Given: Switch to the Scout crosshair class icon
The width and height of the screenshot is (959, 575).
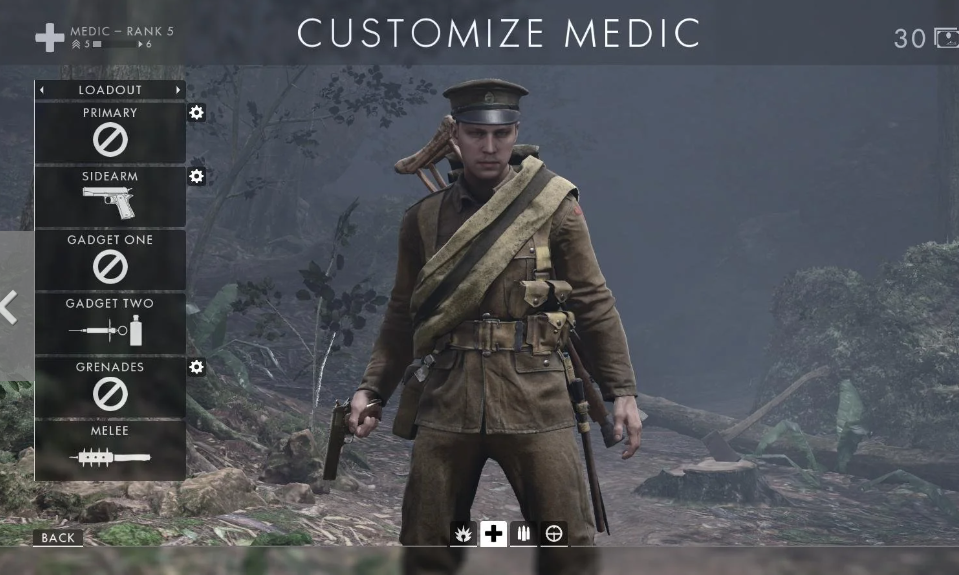Looking at the screenshot, I should (554, 534).
